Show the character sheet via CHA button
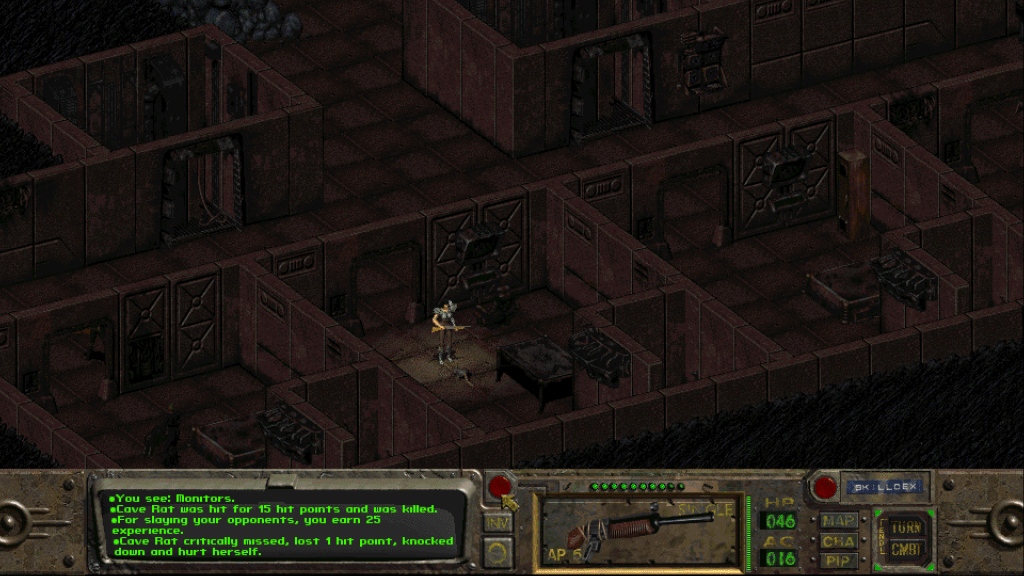 (836, 540)
